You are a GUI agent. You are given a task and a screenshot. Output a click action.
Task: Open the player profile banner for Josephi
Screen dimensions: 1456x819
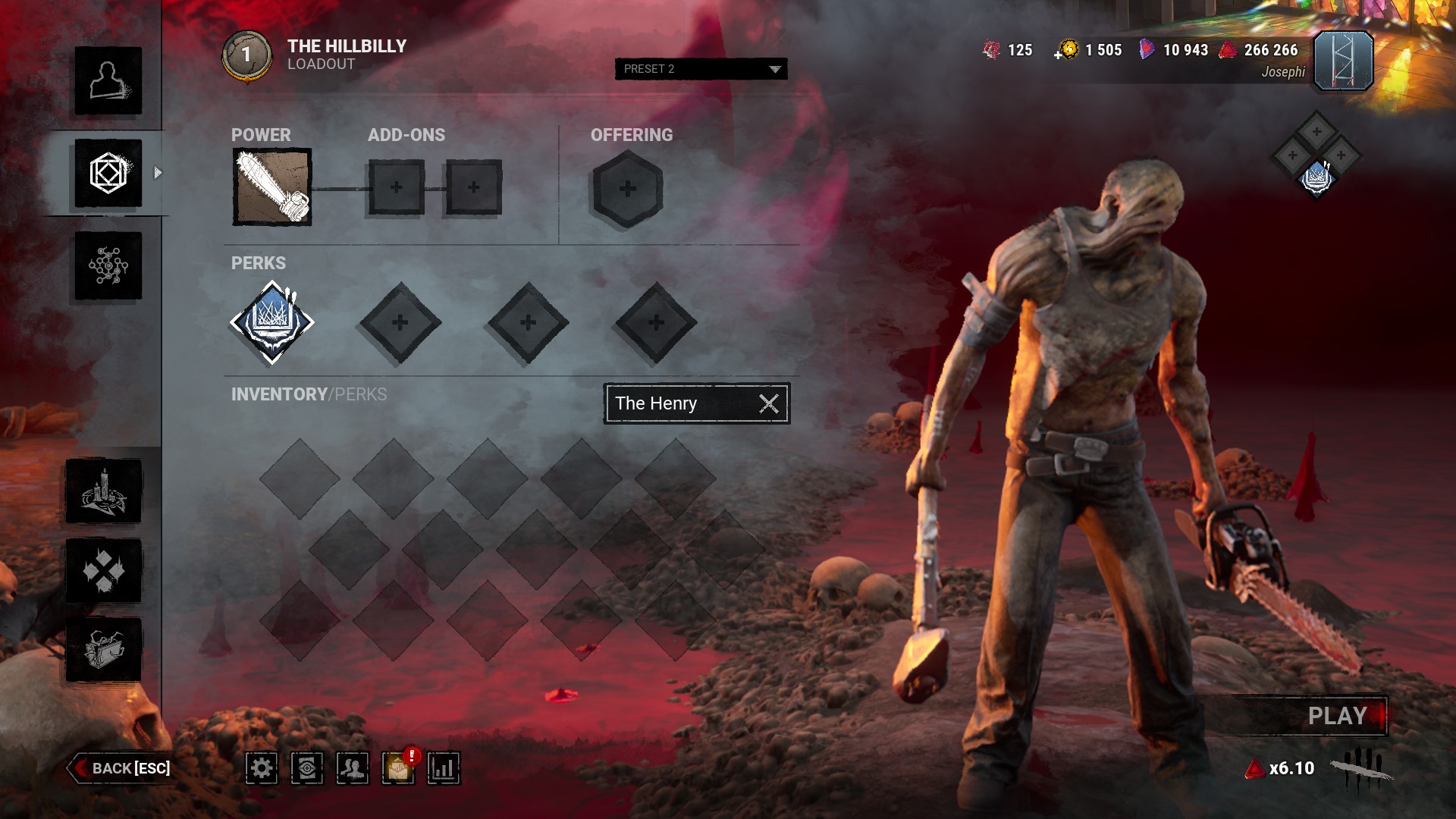(x=1343, y=61)
